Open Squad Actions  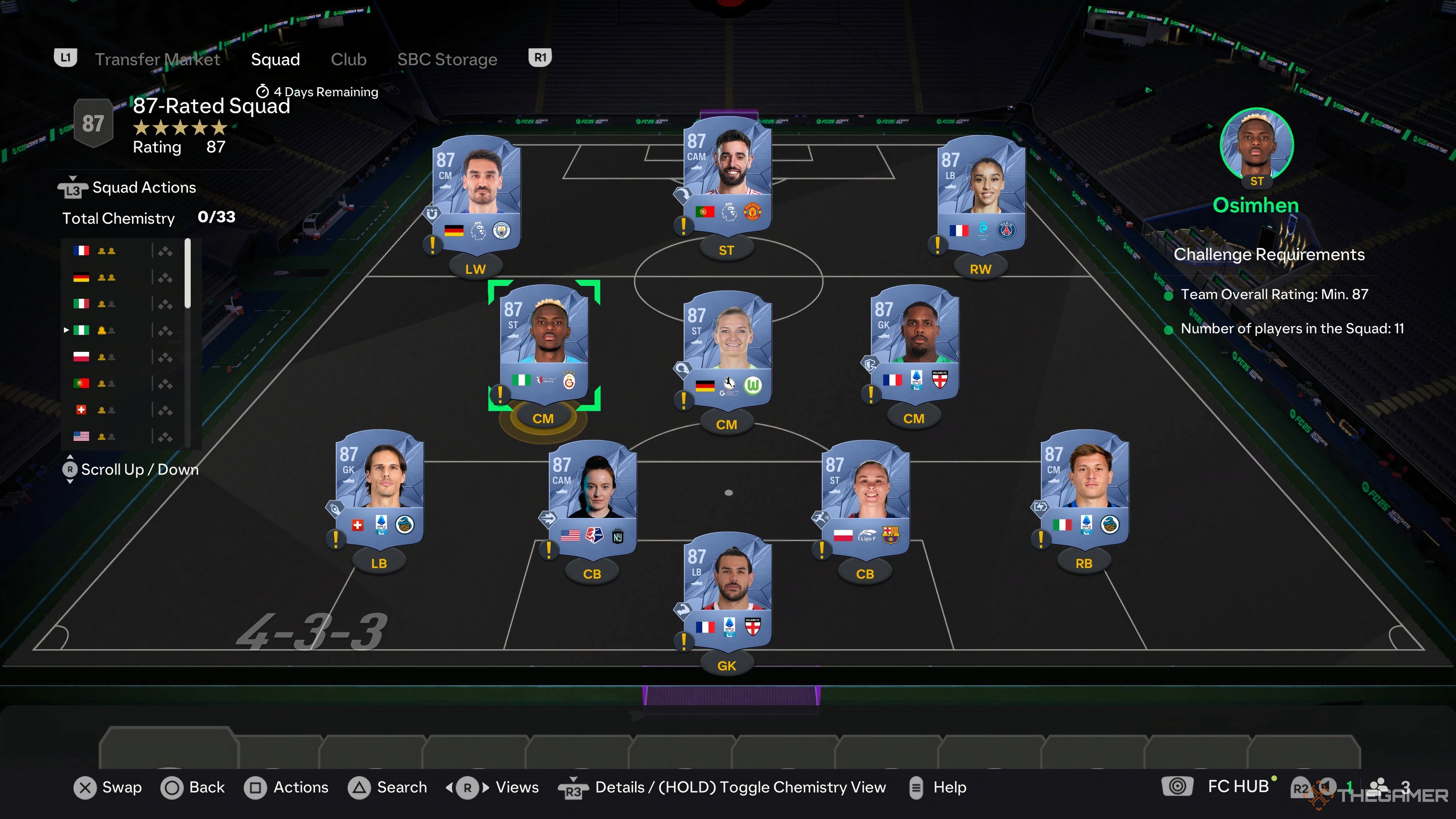point(144,188)
